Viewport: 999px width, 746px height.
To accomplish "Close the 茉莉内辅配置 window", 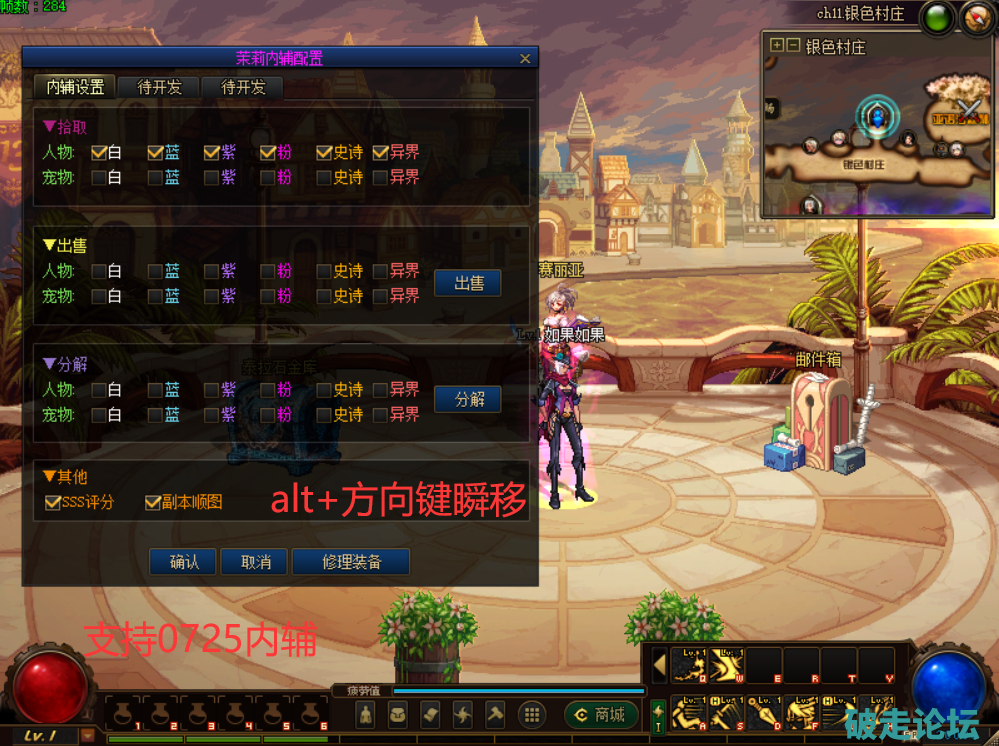I will (525, 59).
